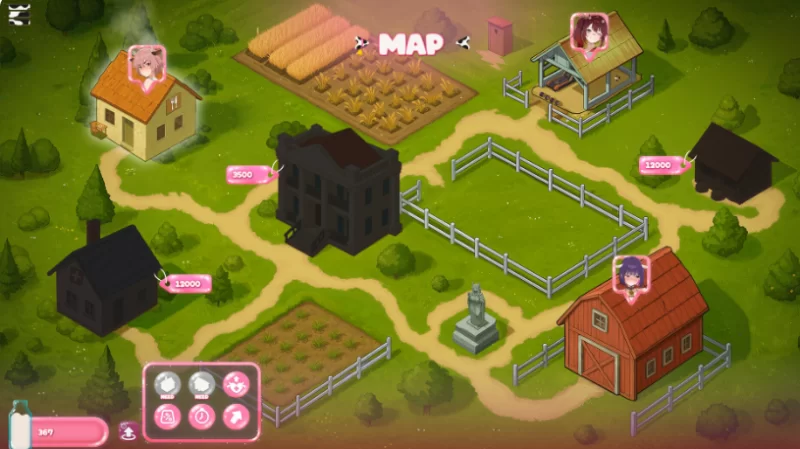Select the purple-haired girl portrait over the barn
This screenshot has height=449, width=800.
pyautogui.click(x=630, y=274)
